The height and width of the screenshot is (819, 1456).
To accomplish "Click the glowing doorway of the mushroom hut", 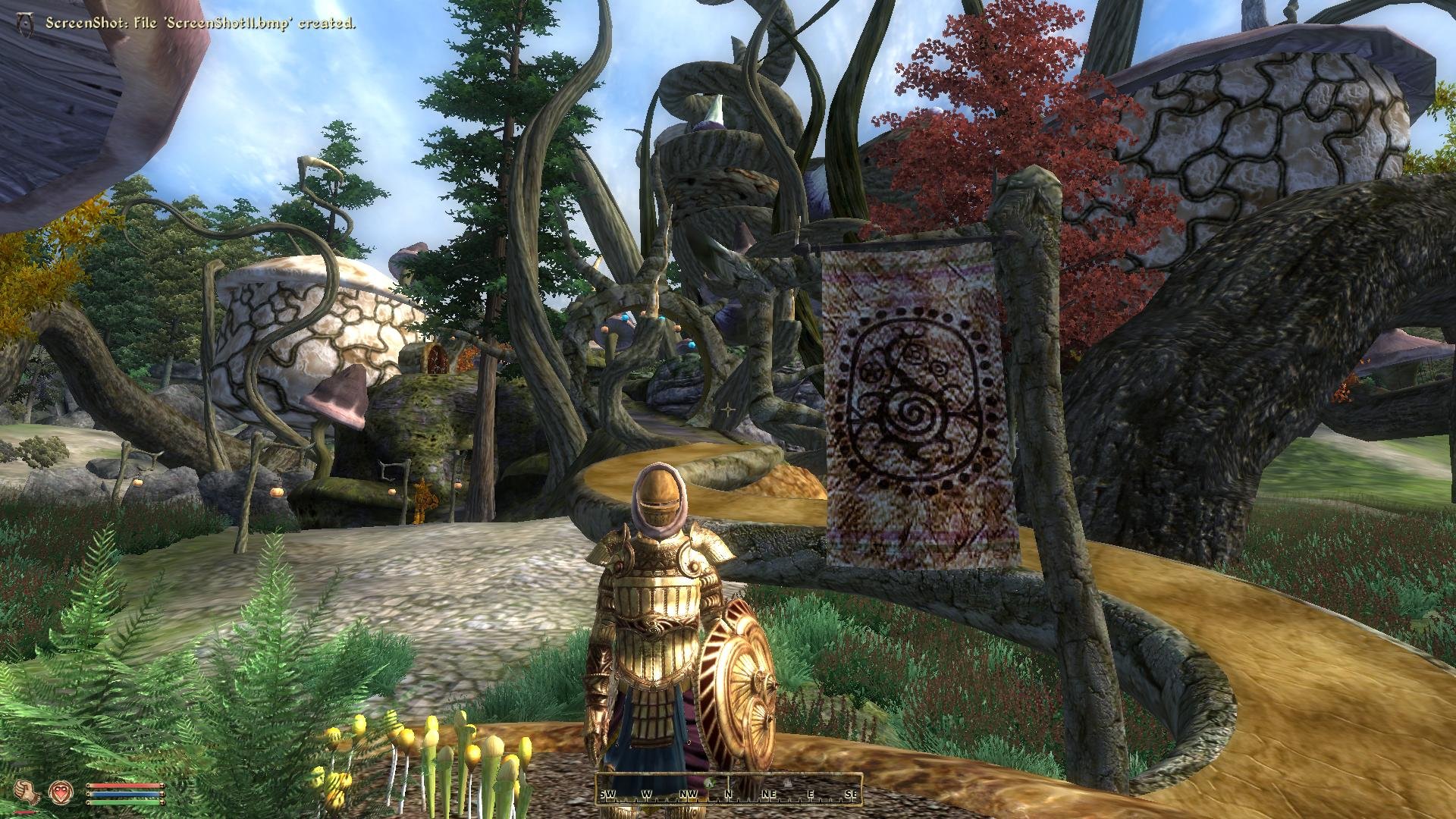I will [x=438, y=356].
